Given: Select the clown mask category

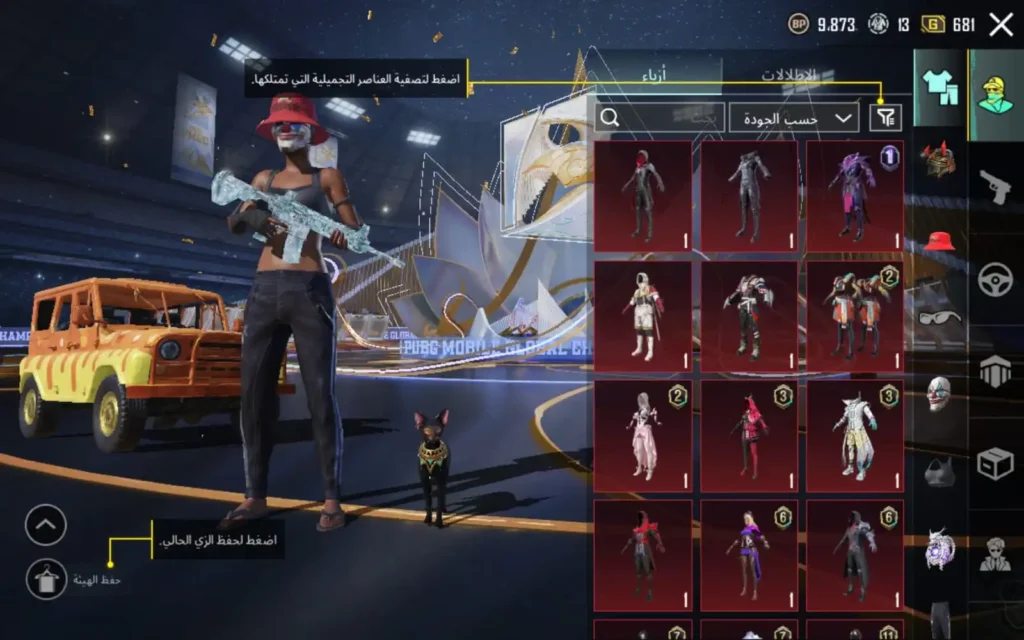Looking at the screenshot, I should [939, 393].
